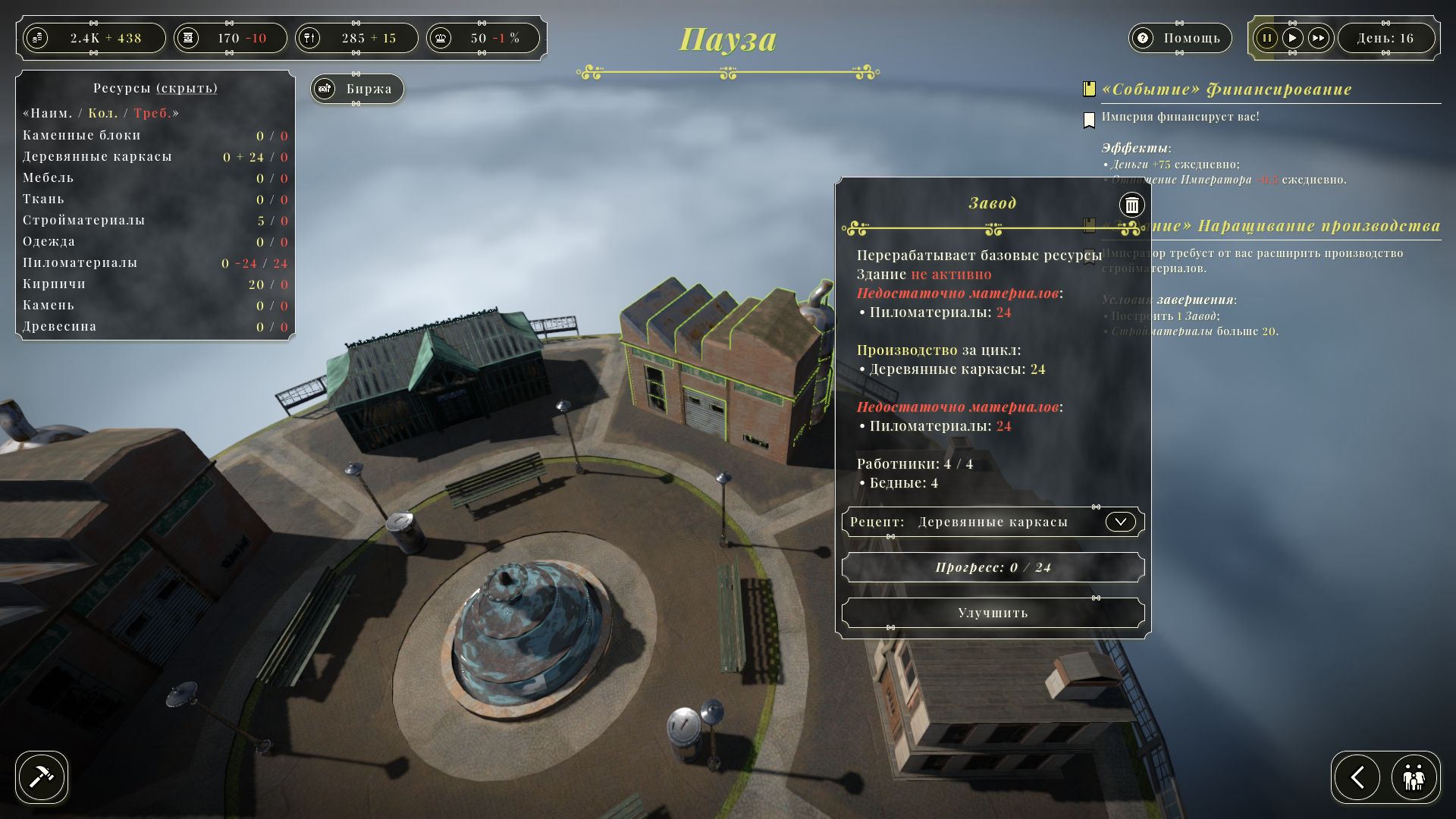Open the build menu hammer icon
This screenshot has height=819, width=1456.
[x=42, y=777]
